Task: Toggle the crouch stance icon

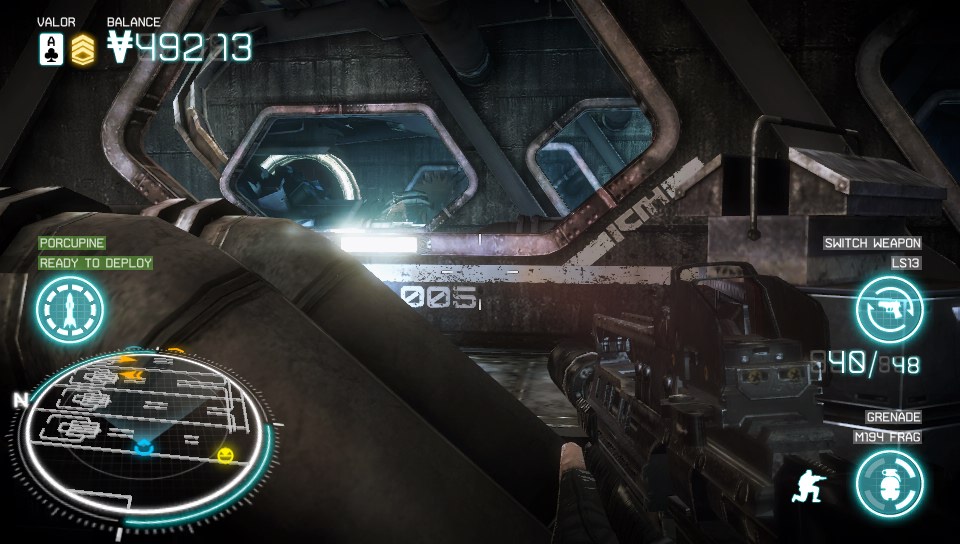Action: [806, 485]
